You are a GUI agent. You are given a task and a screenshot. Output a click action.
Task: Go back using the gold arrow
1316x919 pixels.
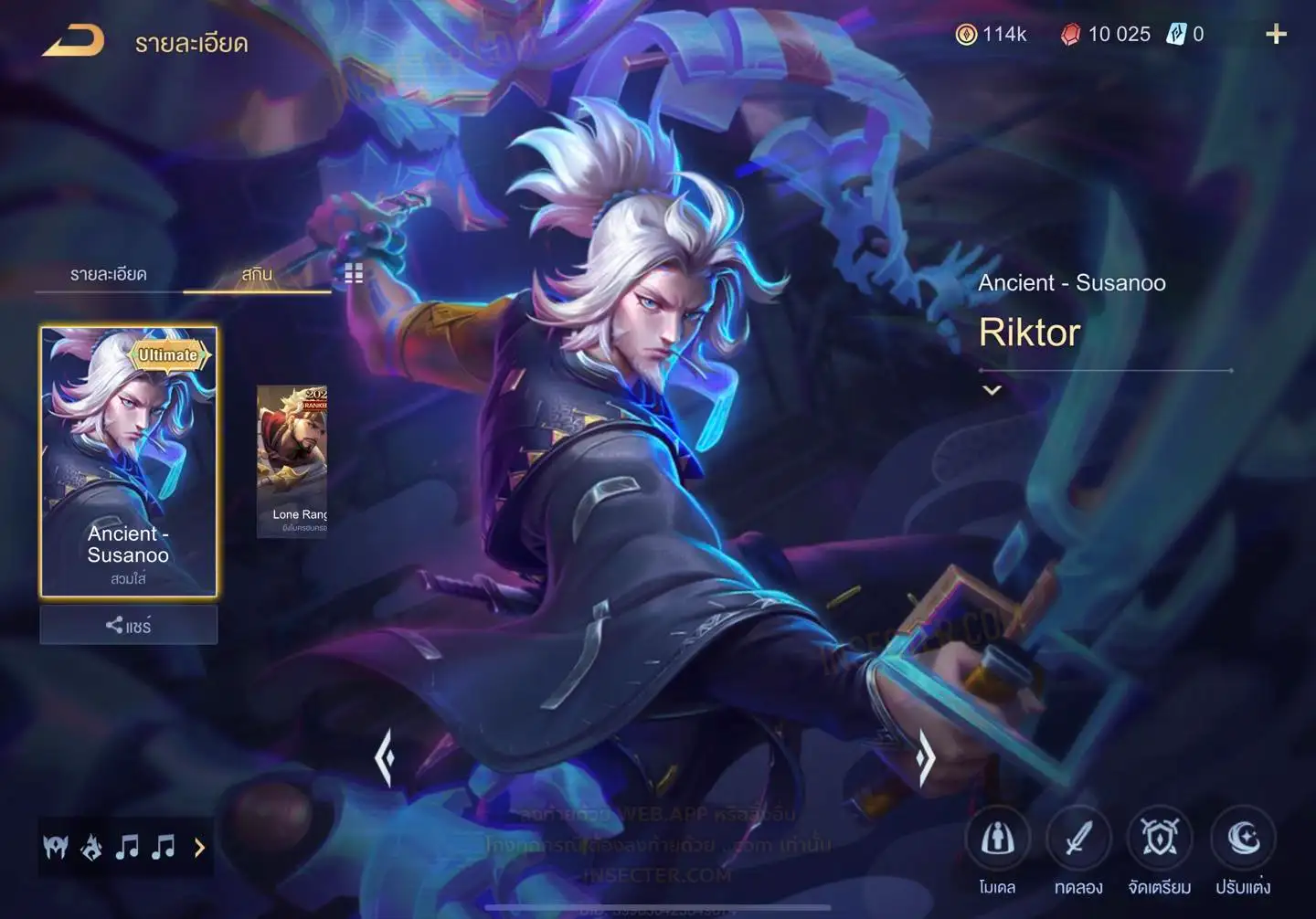[73, 41]
